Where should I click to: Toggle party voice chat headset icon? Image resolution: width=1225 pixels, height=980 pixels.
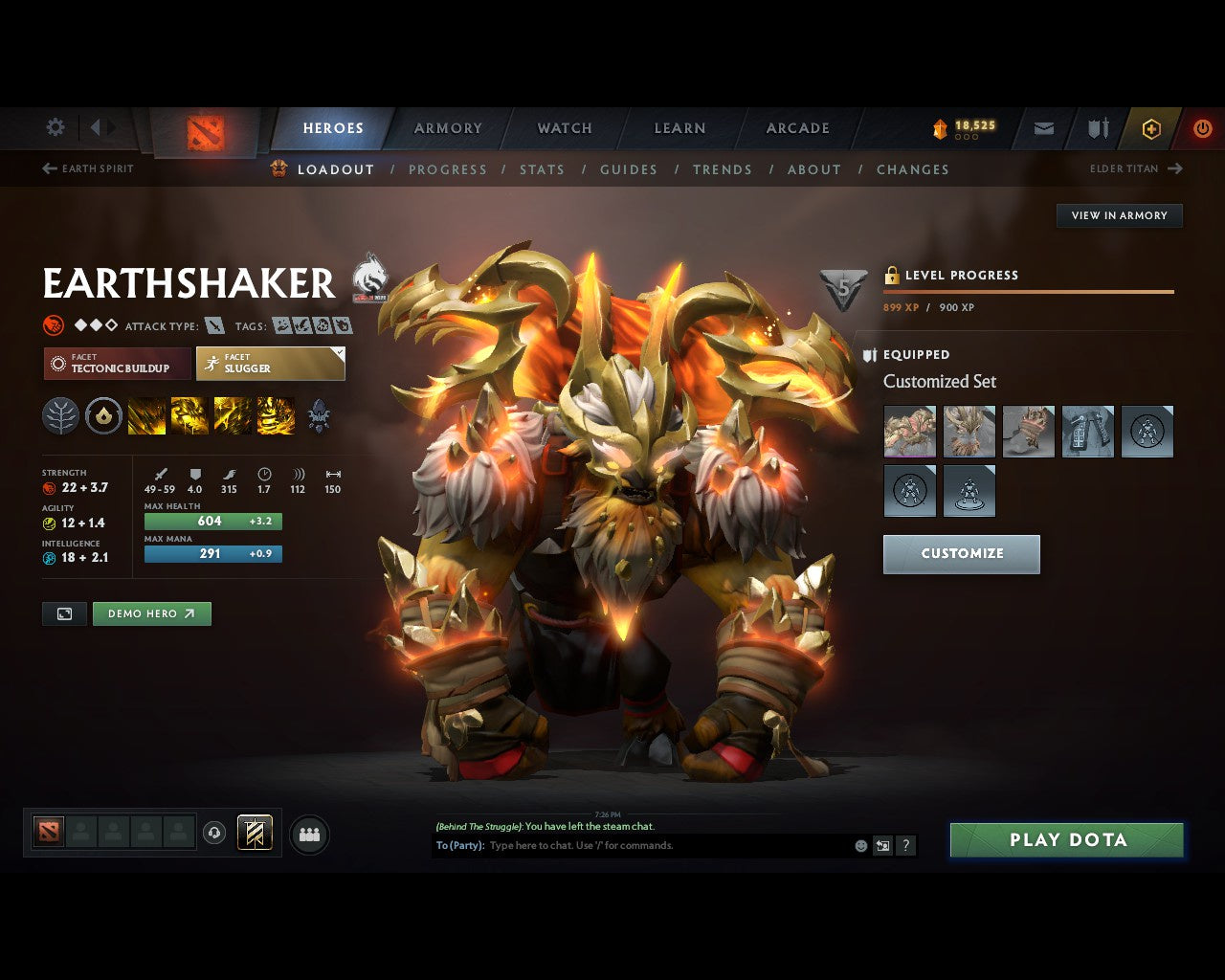pos(213,833)
